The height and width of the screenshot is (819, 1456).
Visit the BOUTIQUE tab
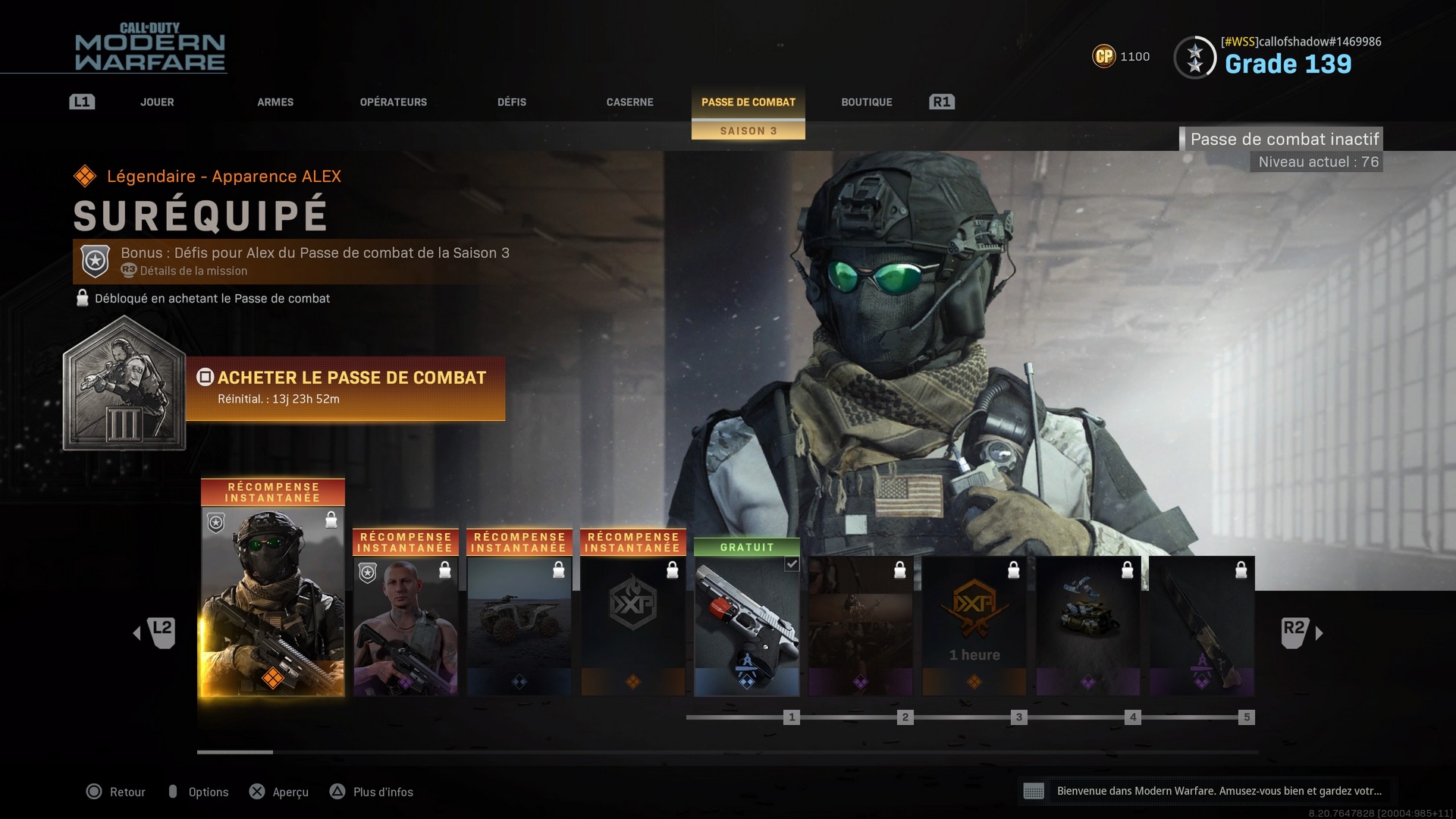866,102
